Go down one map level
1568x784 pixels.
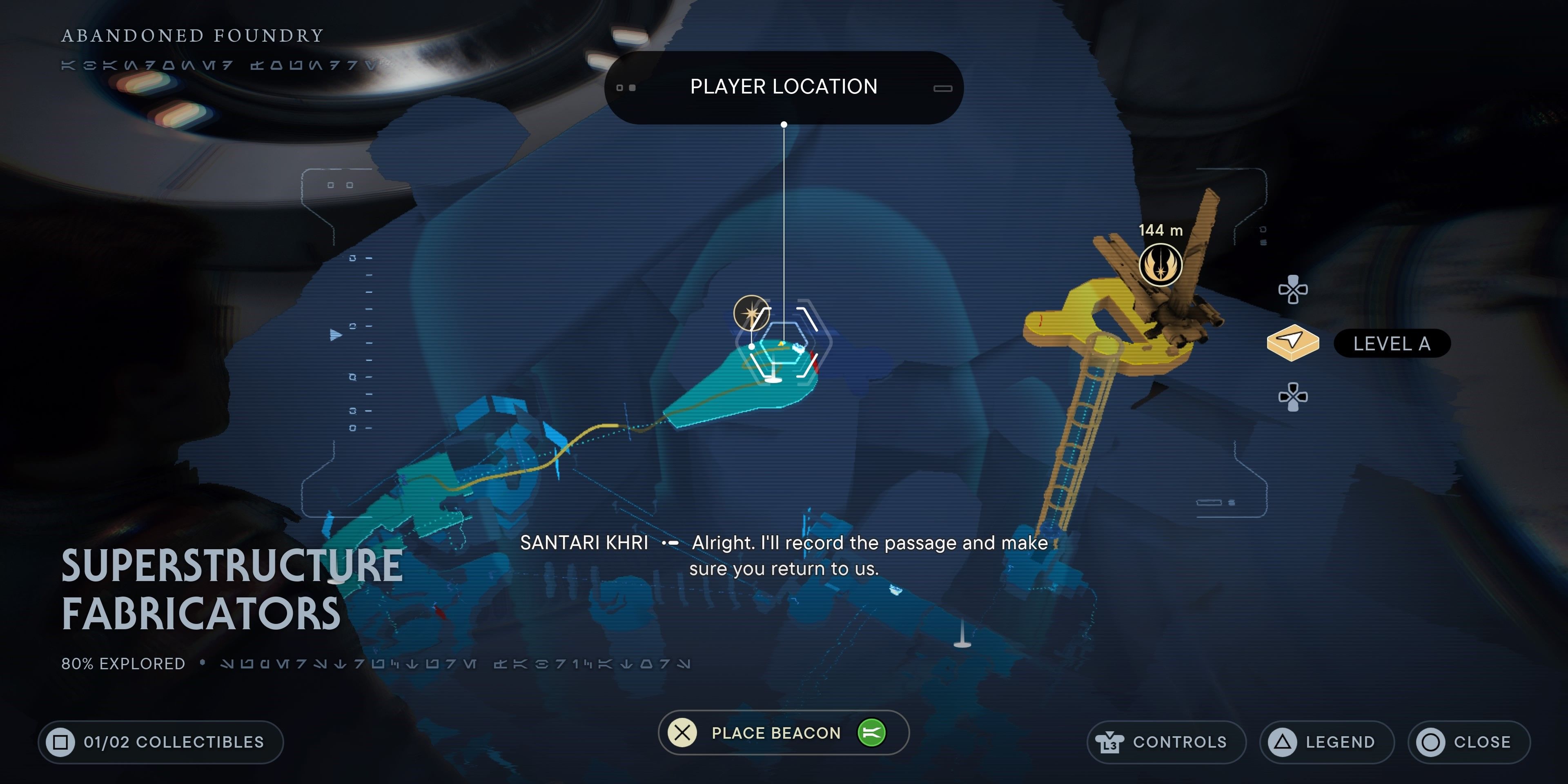click(x=1293, y=397)
